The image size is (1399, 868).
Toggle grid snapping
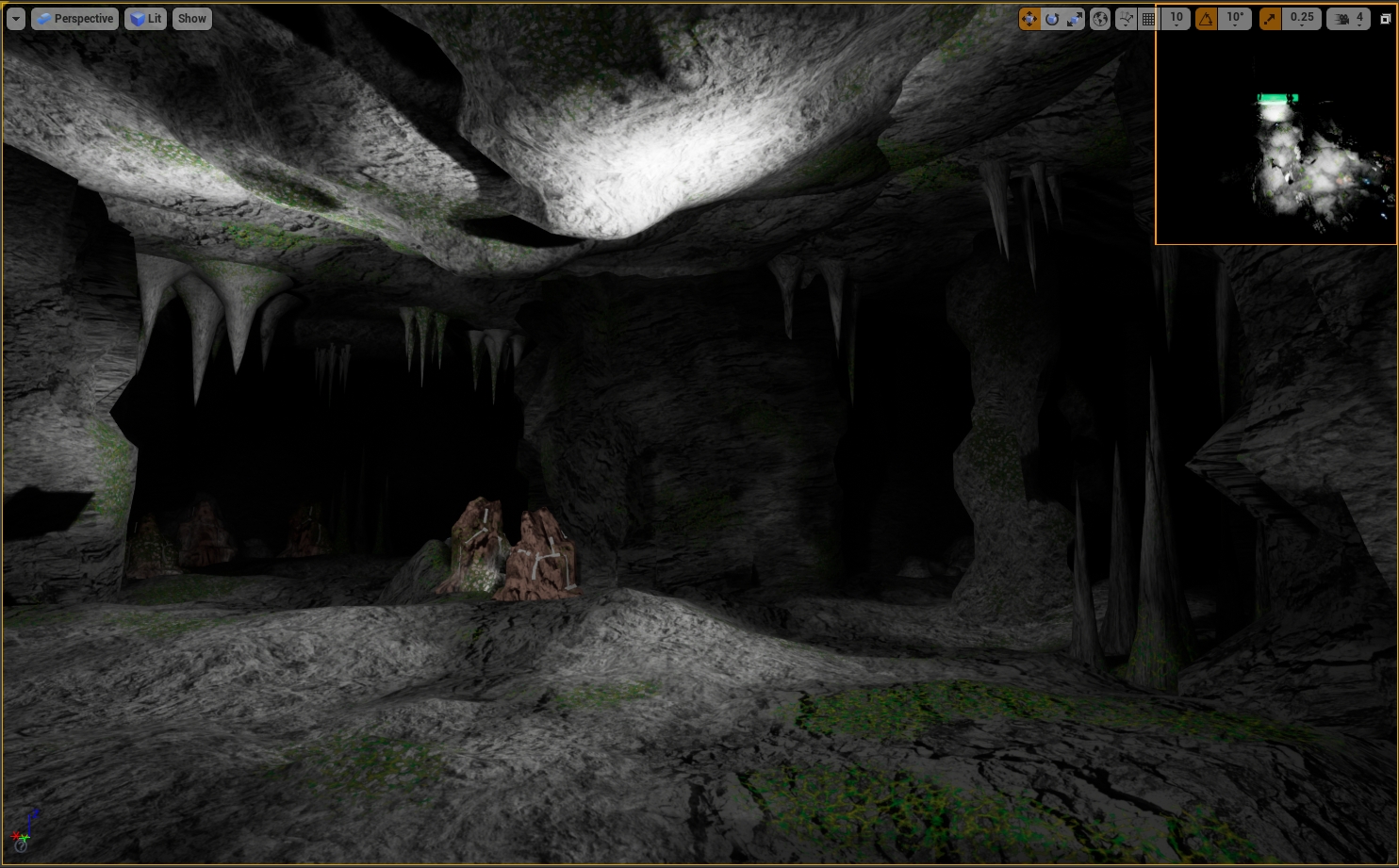1149,19
